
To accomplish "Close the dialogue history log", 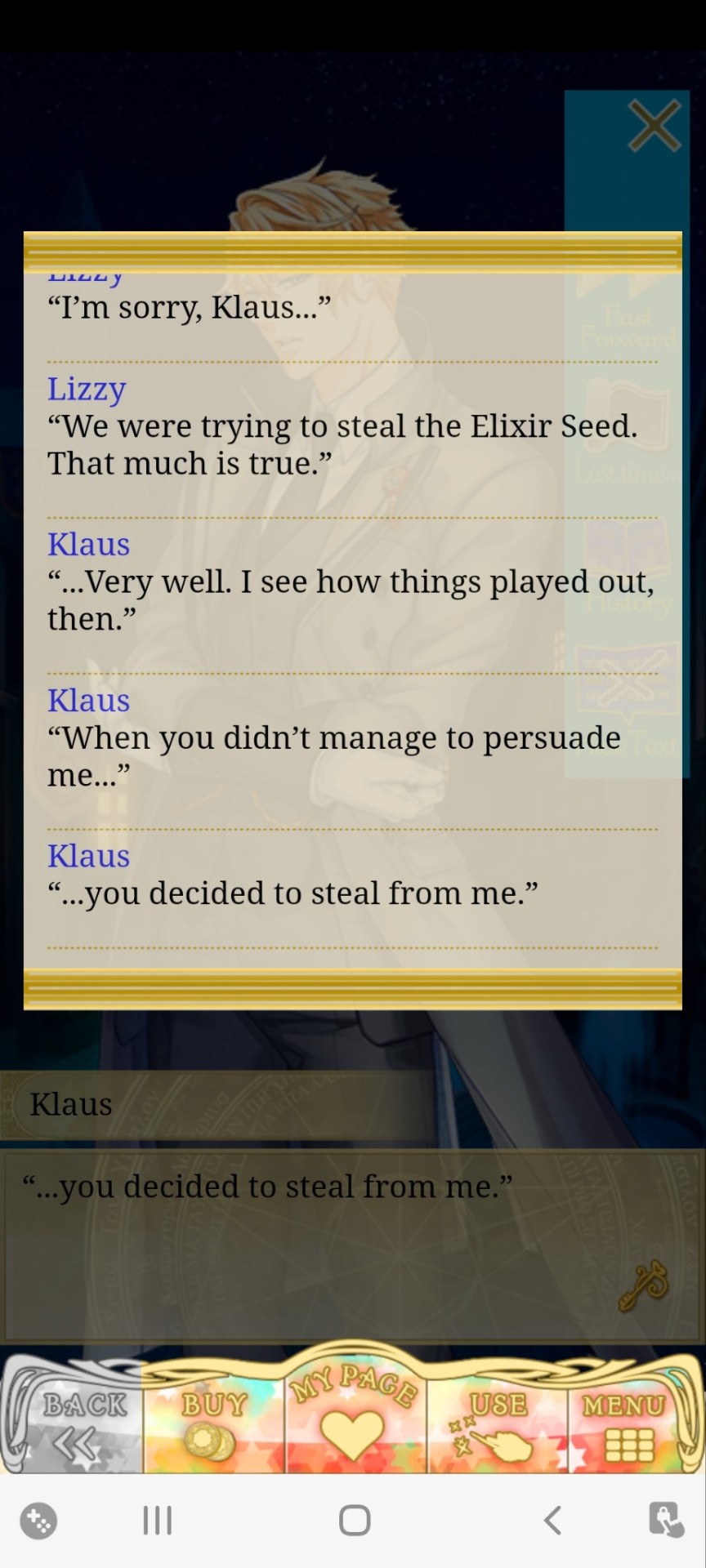I will [654, 126].
